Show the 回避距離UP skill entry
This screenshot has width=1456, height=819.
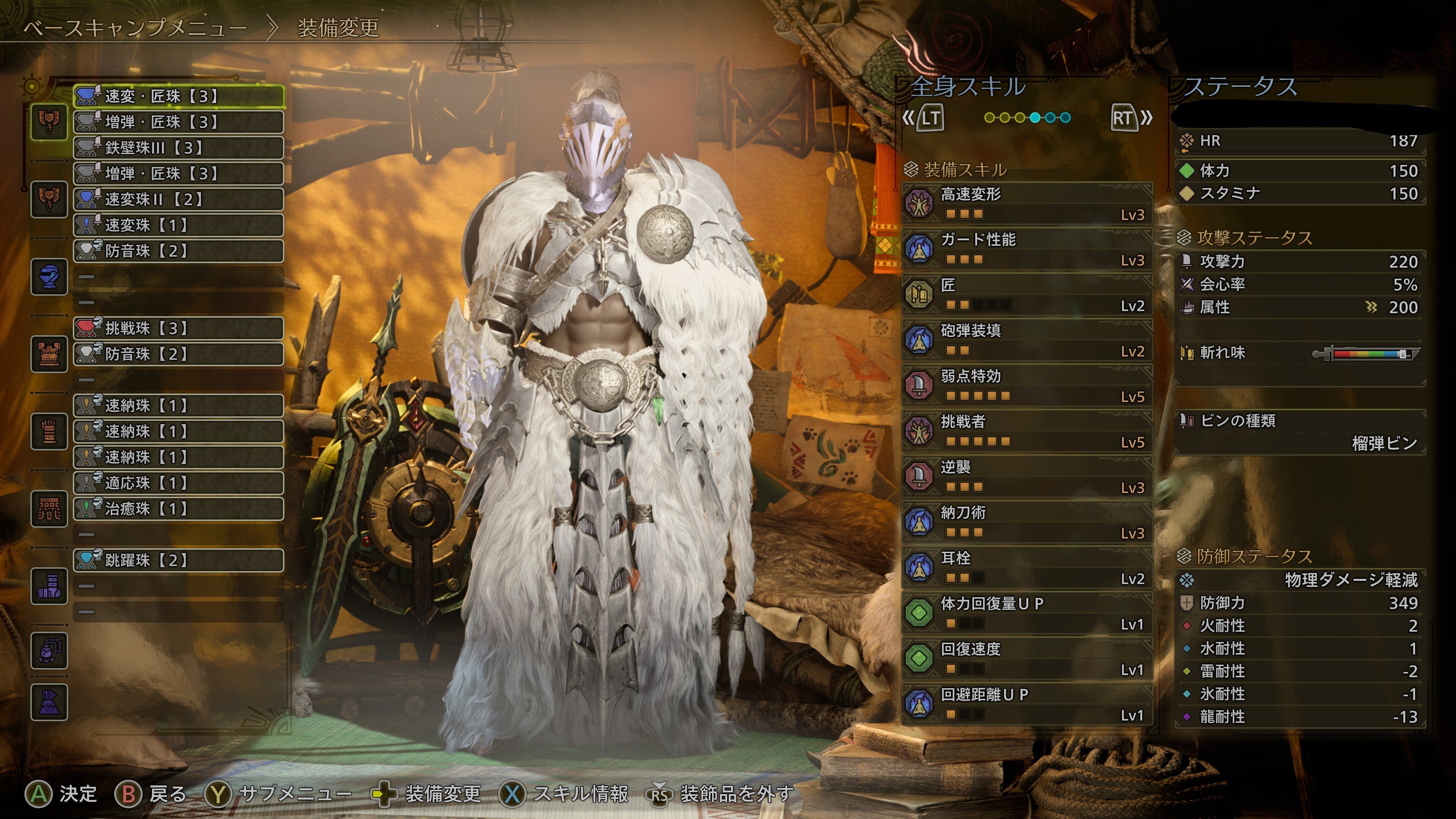1028,704
